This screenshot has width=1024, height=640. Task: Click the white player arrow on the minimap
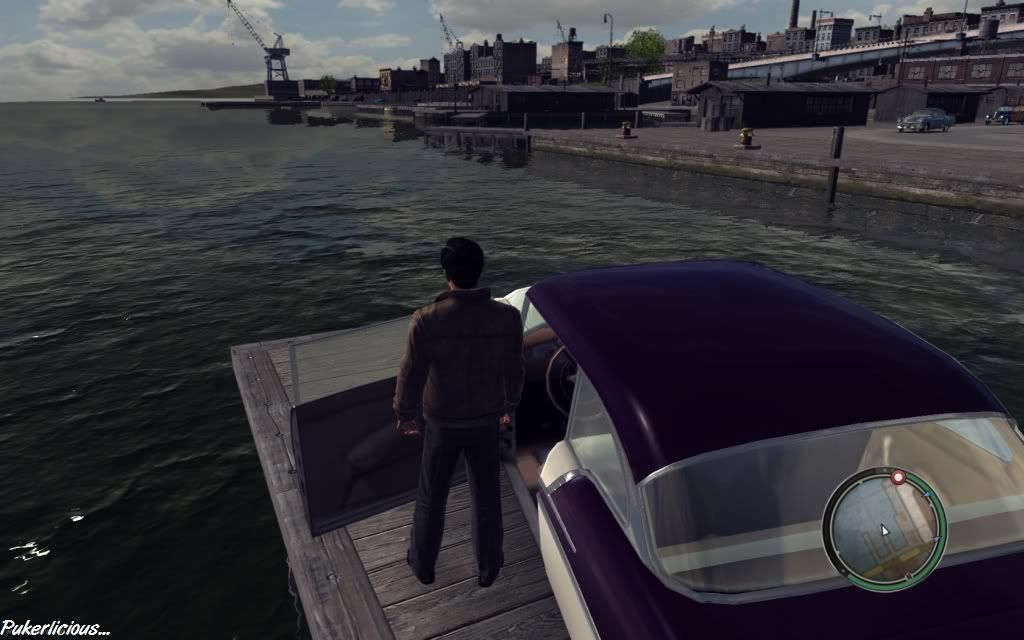pos(883,529)
